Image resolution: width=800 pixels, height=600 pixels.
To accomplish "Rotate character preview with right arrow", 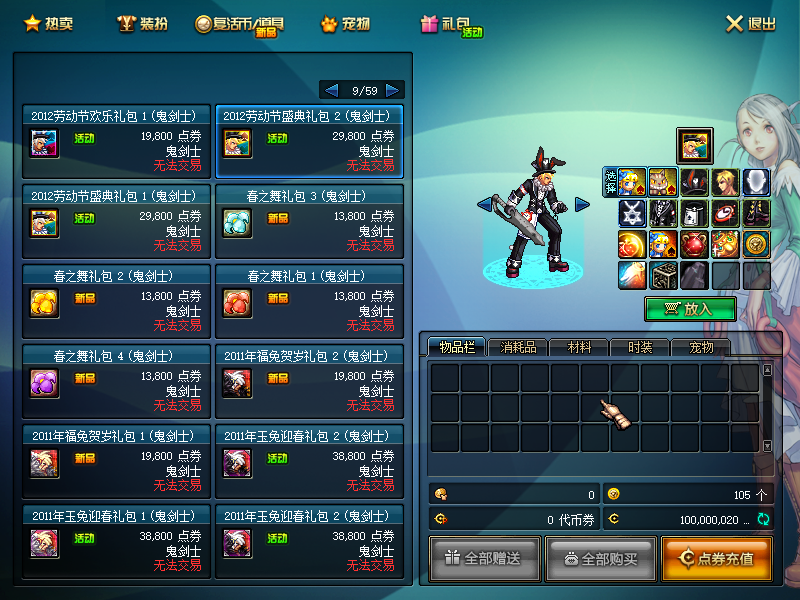I will [x=582, y=205].
